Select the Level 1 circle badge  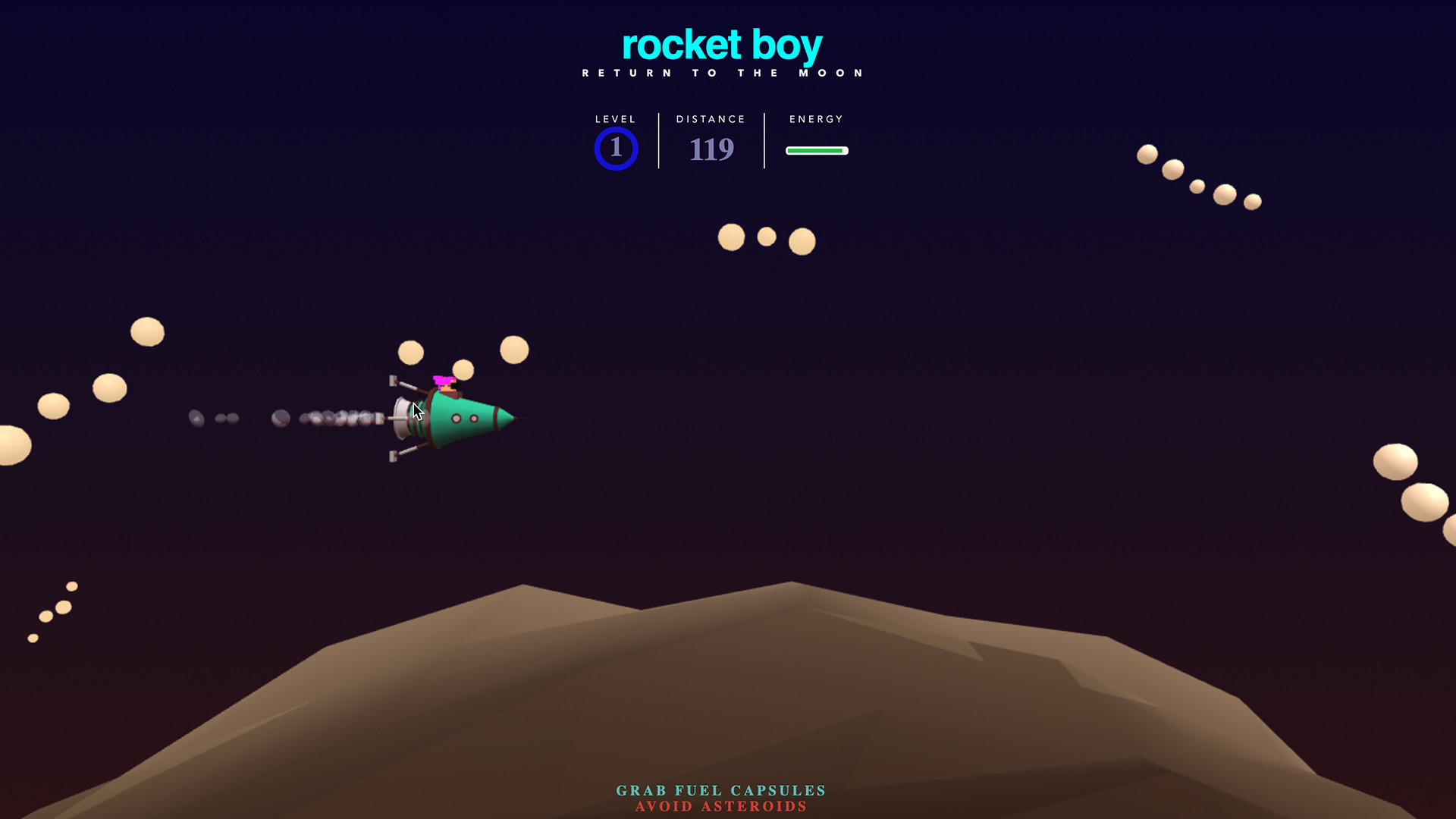tap(616, 149)
